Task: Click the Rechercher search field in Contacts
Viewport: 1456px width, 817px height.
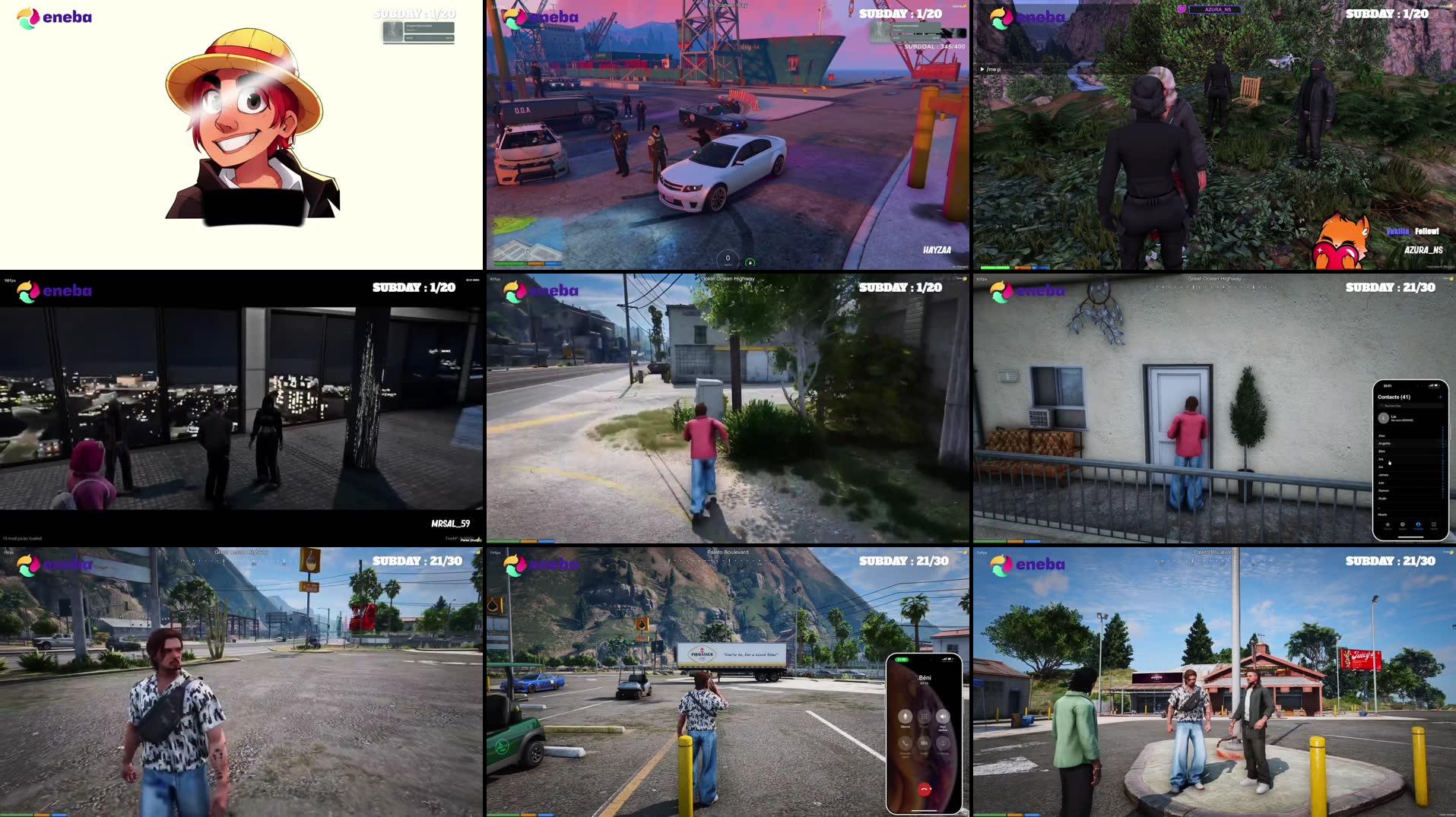Action: pyautogui.click(x=1410, y=406)
